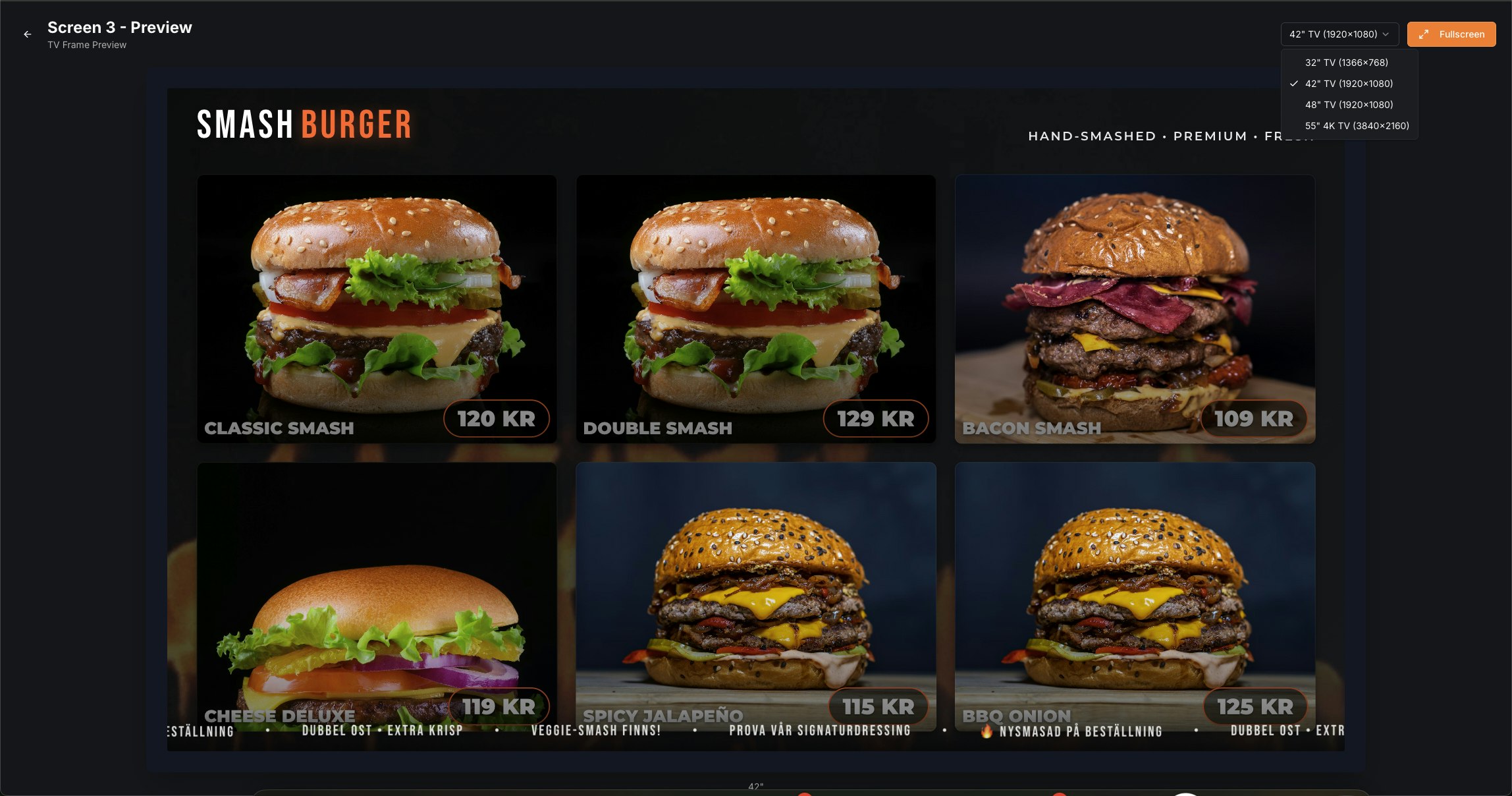Click the Fullscreen button
The image size is (1512, 796).
(1451, 34)
